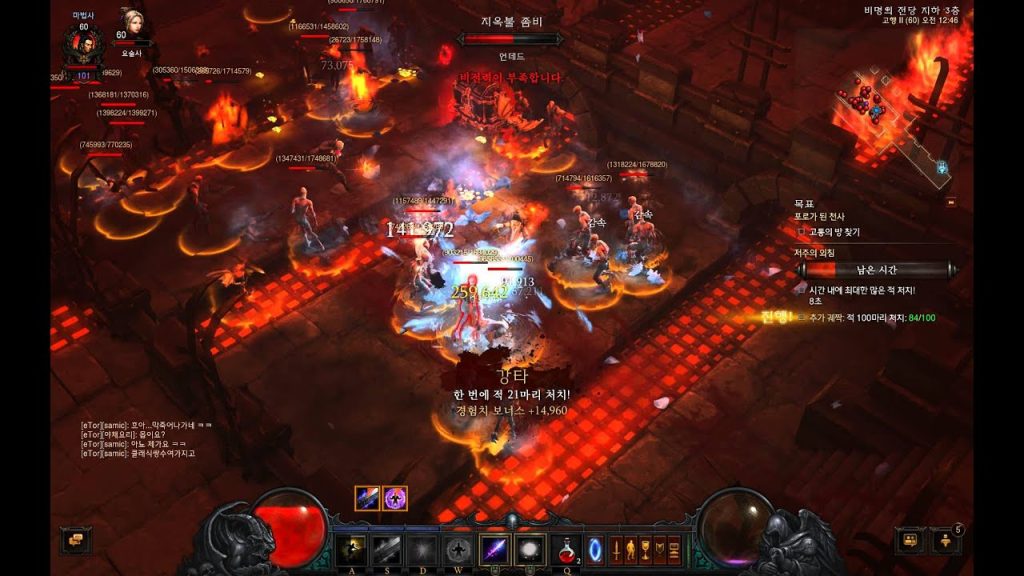This screenshot has width=1024, height=576.
Task: Activate the skill slot bound to W
Action: point(458,549)
